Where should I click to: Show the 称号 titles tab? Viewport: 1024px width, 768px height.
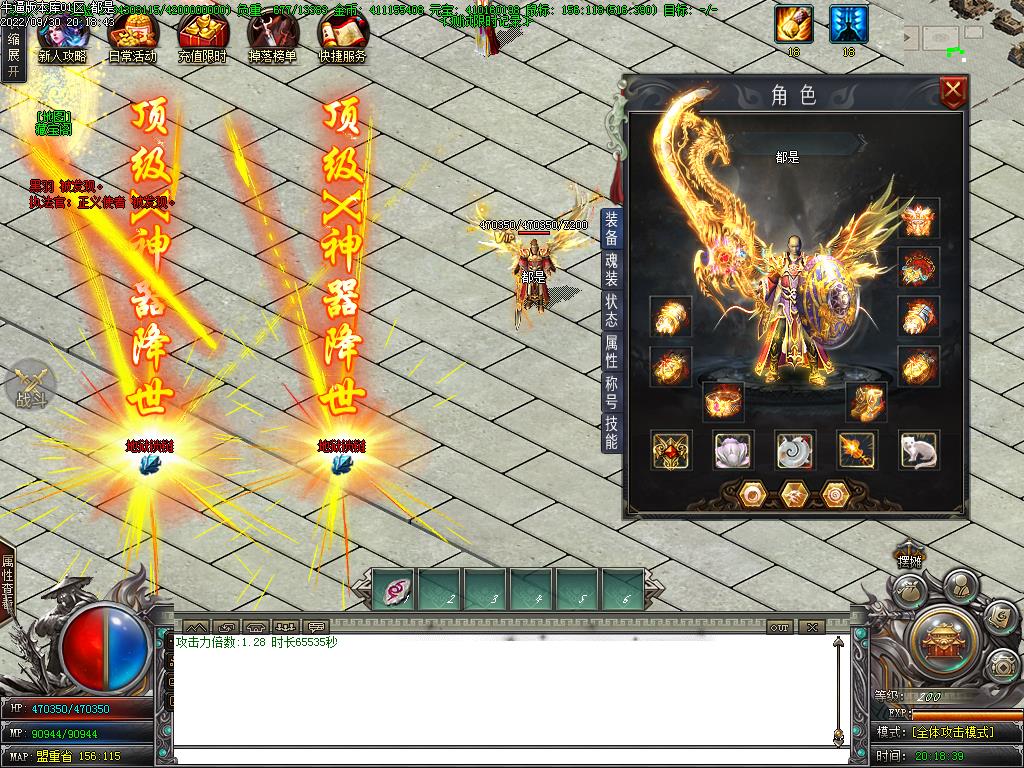click(611, 391)
